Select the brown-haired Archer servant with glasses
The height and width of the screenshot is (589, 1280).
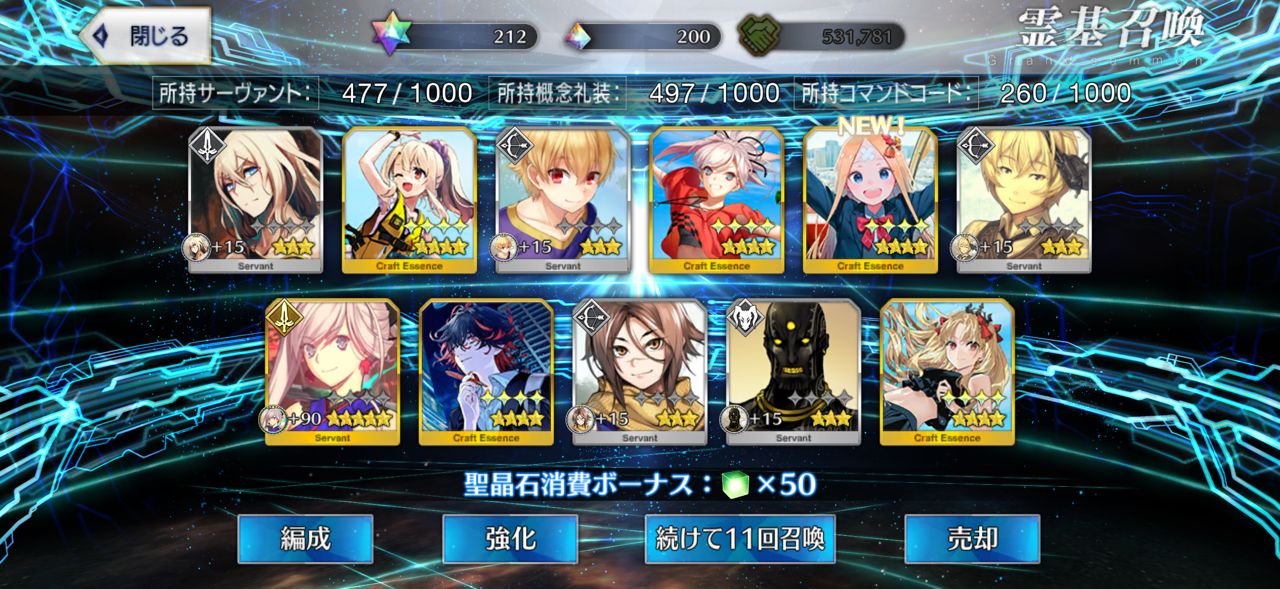coord(639,372)
